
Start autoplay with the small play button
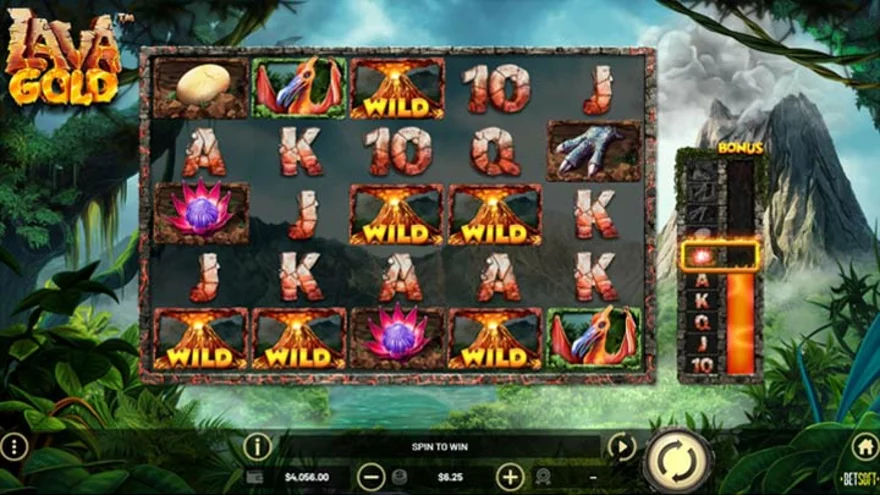pyautogui.click(x=622, y=446)
